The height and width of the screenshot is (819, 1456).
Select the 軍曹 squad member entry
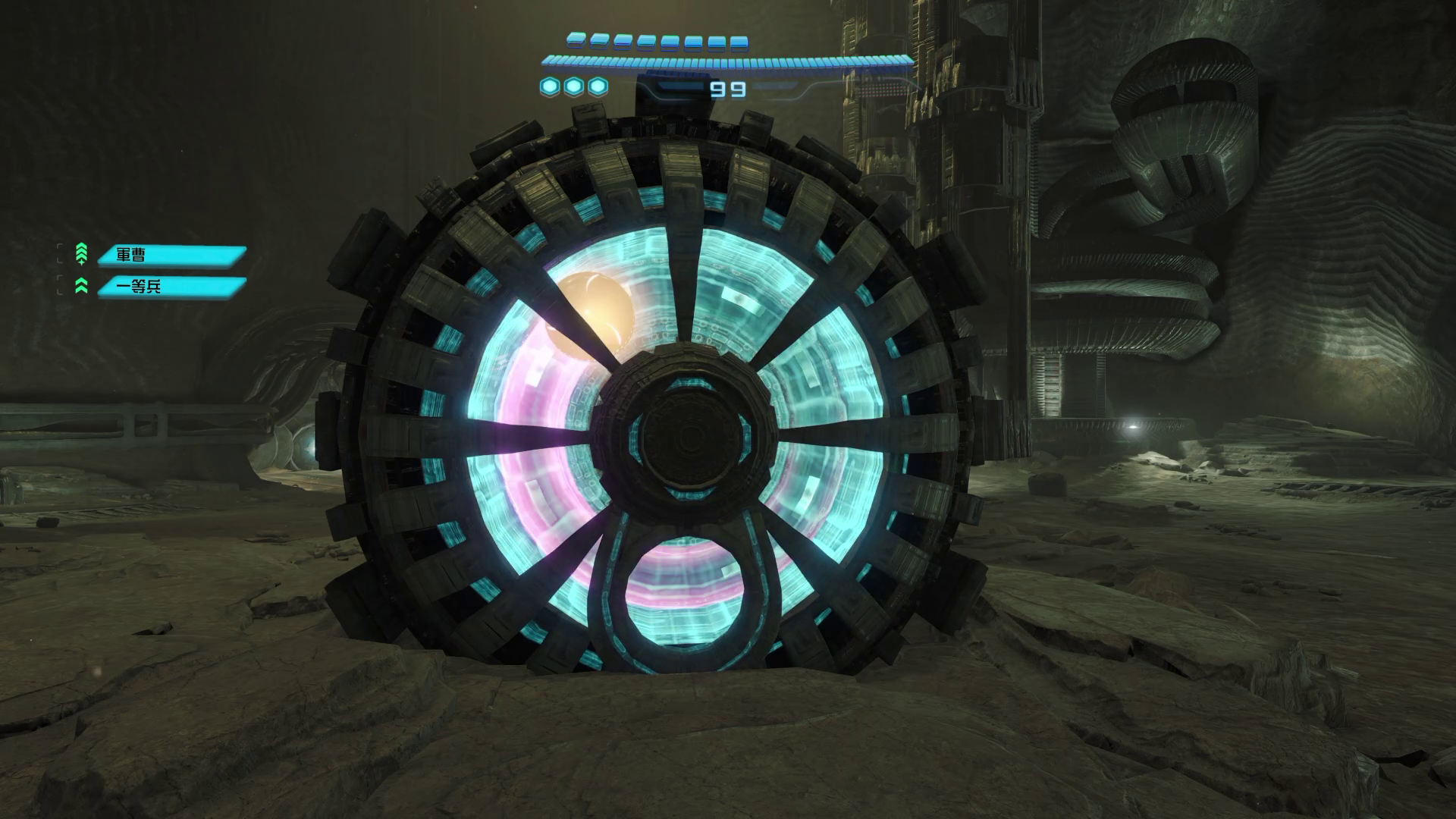pos(171,256)
